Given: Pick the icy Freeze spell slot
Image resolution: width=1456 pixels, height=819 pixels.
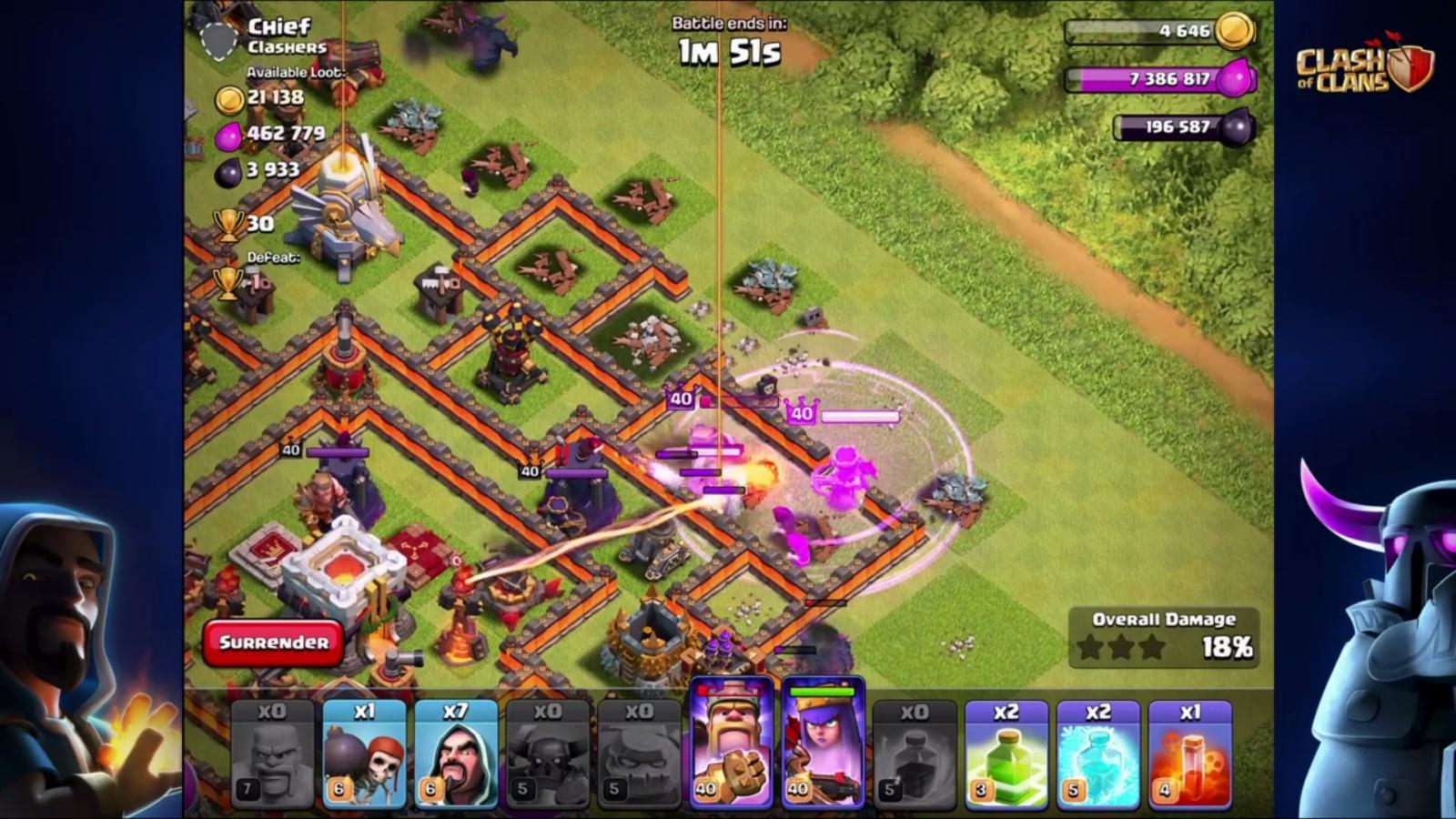Looking at the screenshot, I should 1098,753.
